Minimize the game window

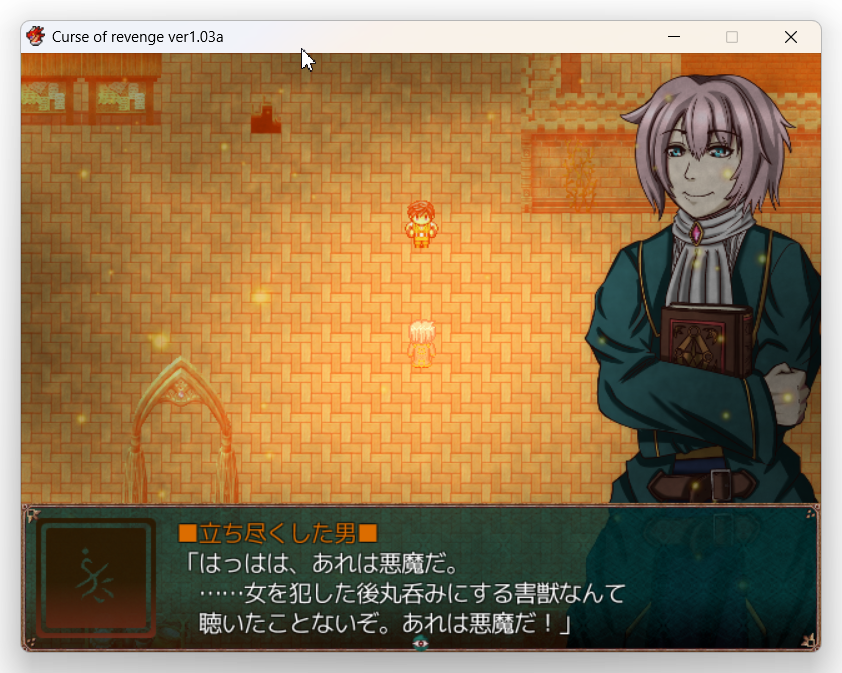pos(674,37)
